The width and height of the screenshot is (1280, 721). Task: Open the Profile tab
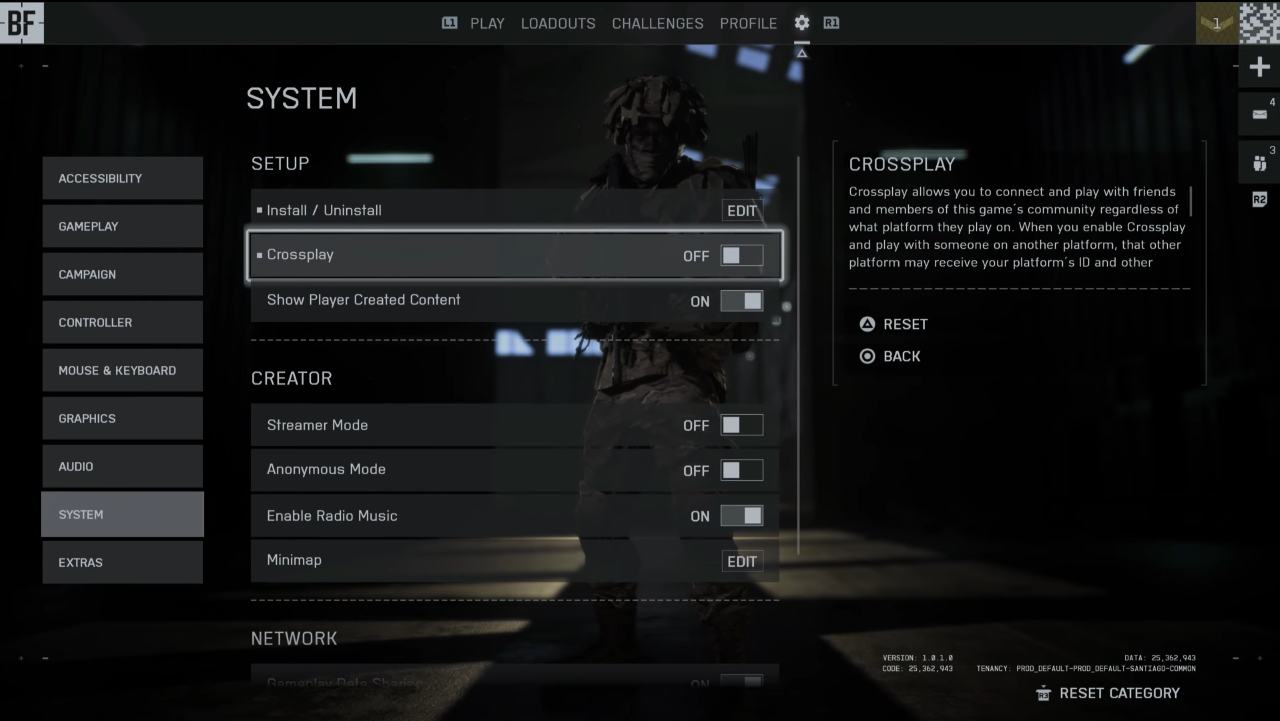[748, 23]
